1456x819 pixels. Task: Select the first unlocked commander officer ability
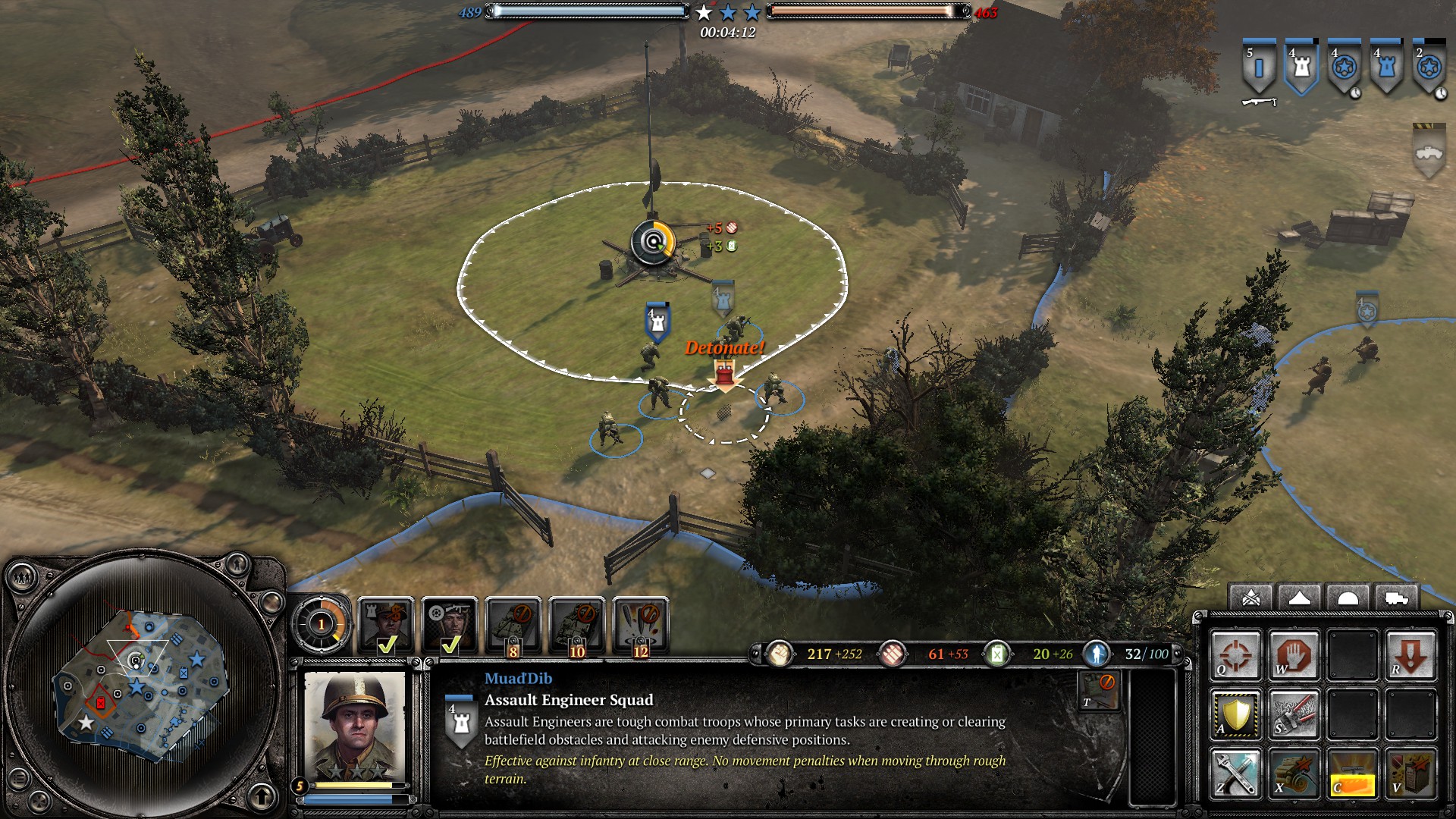click(386, 625)
